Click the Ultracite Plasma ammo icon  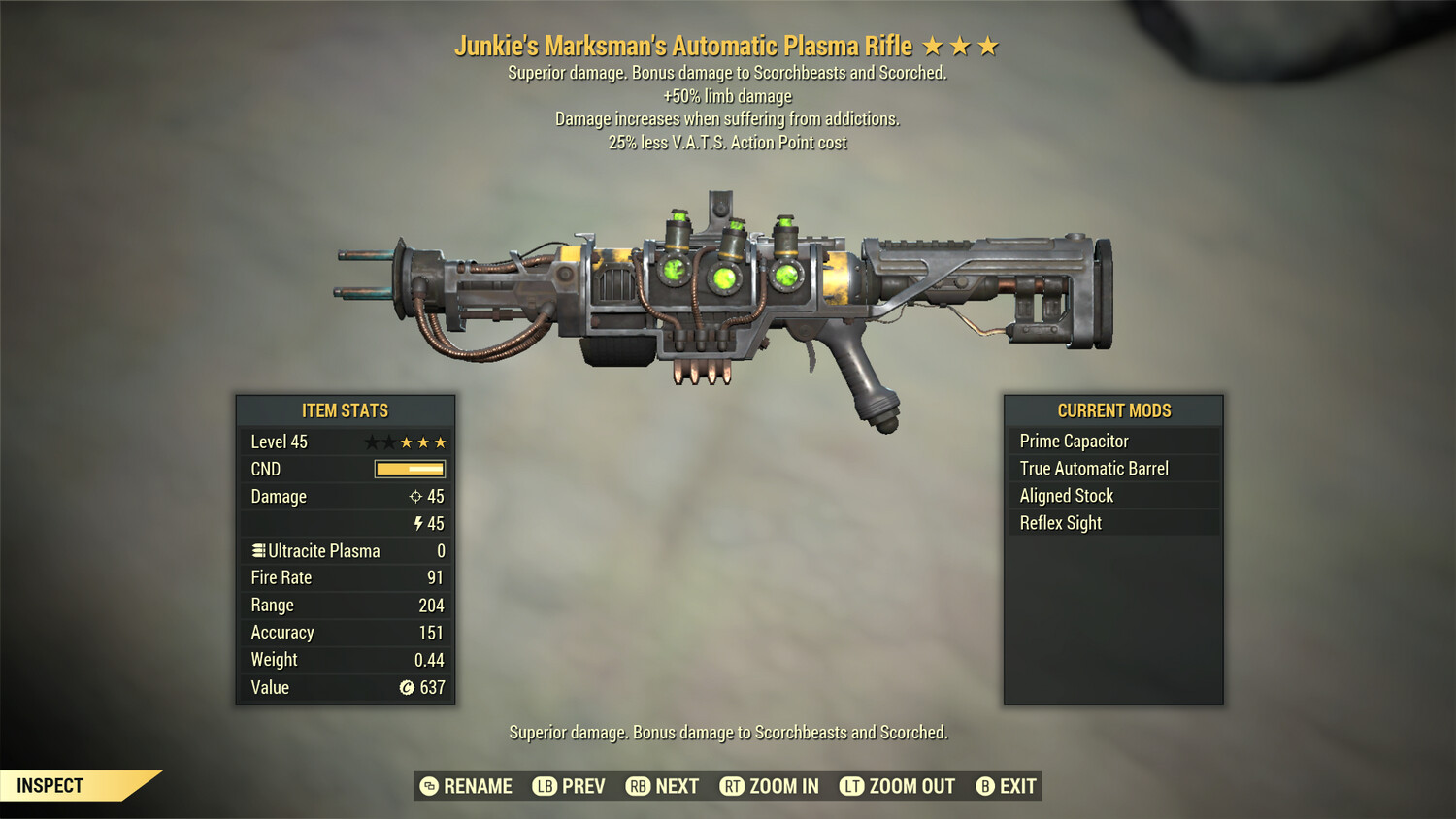257,550
